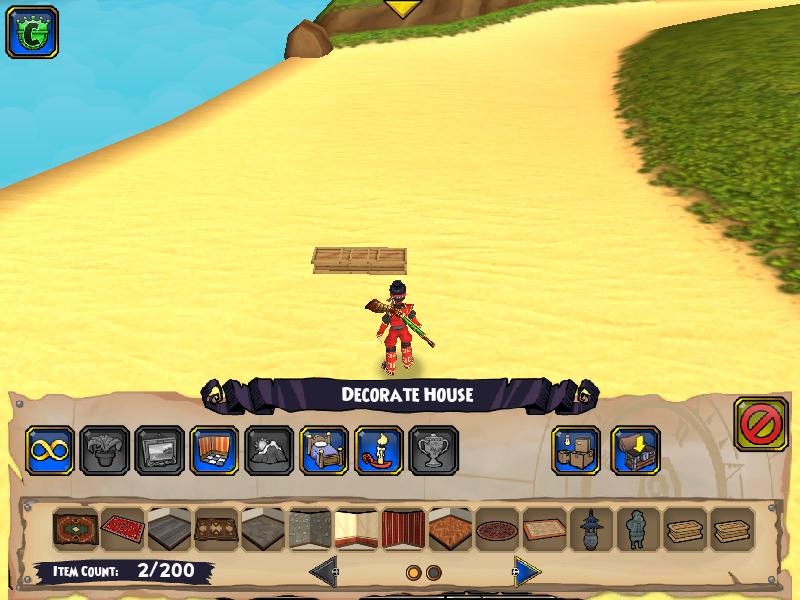Image resolution: width=800 pixels, height=600 pixels.
Task: Choose the round maroon rug item
Action: pos(497,529)
